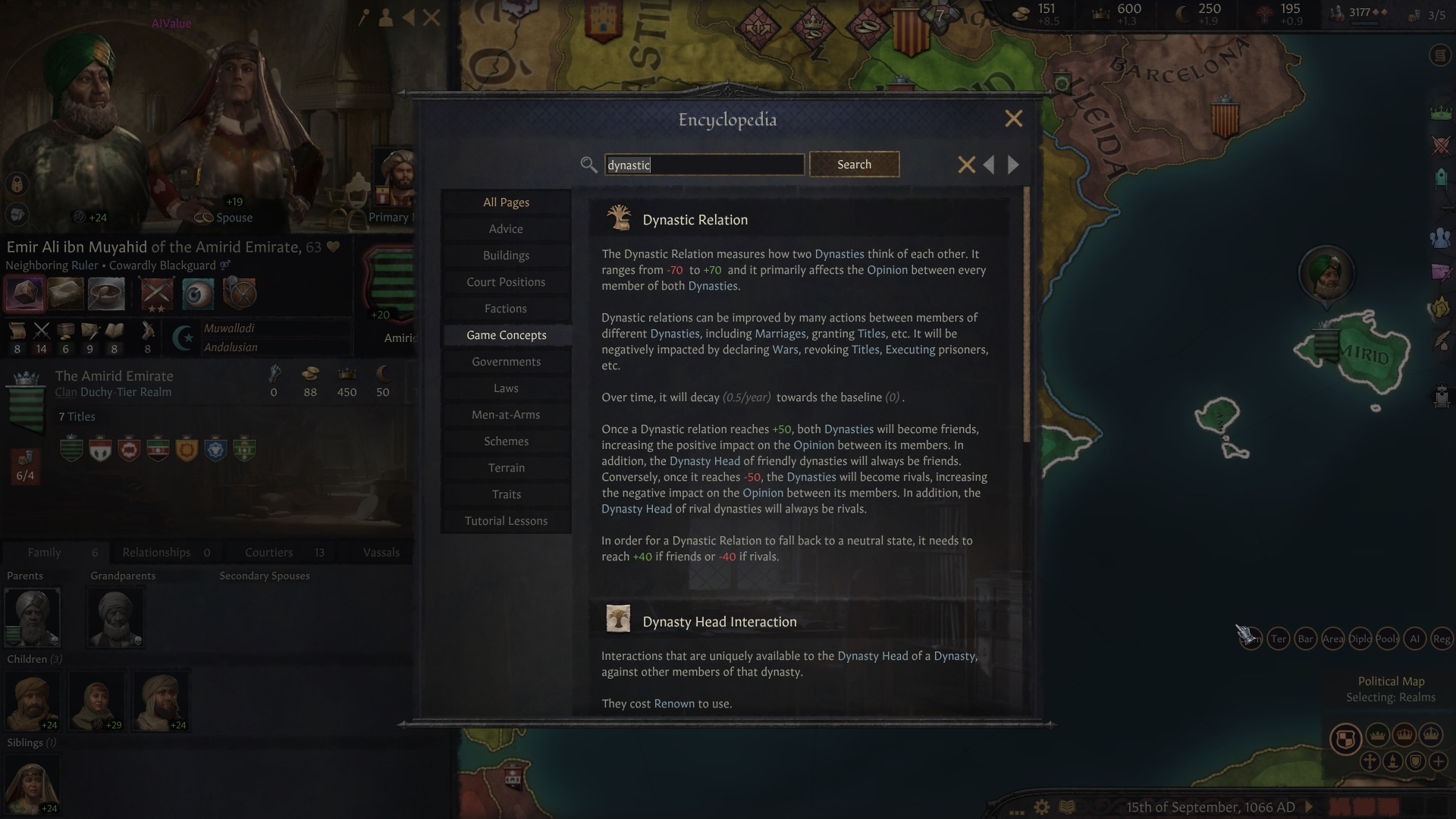The image size is (1456, 819).
Task: Toggle the AI map mode button
Action: point(1415,639)
